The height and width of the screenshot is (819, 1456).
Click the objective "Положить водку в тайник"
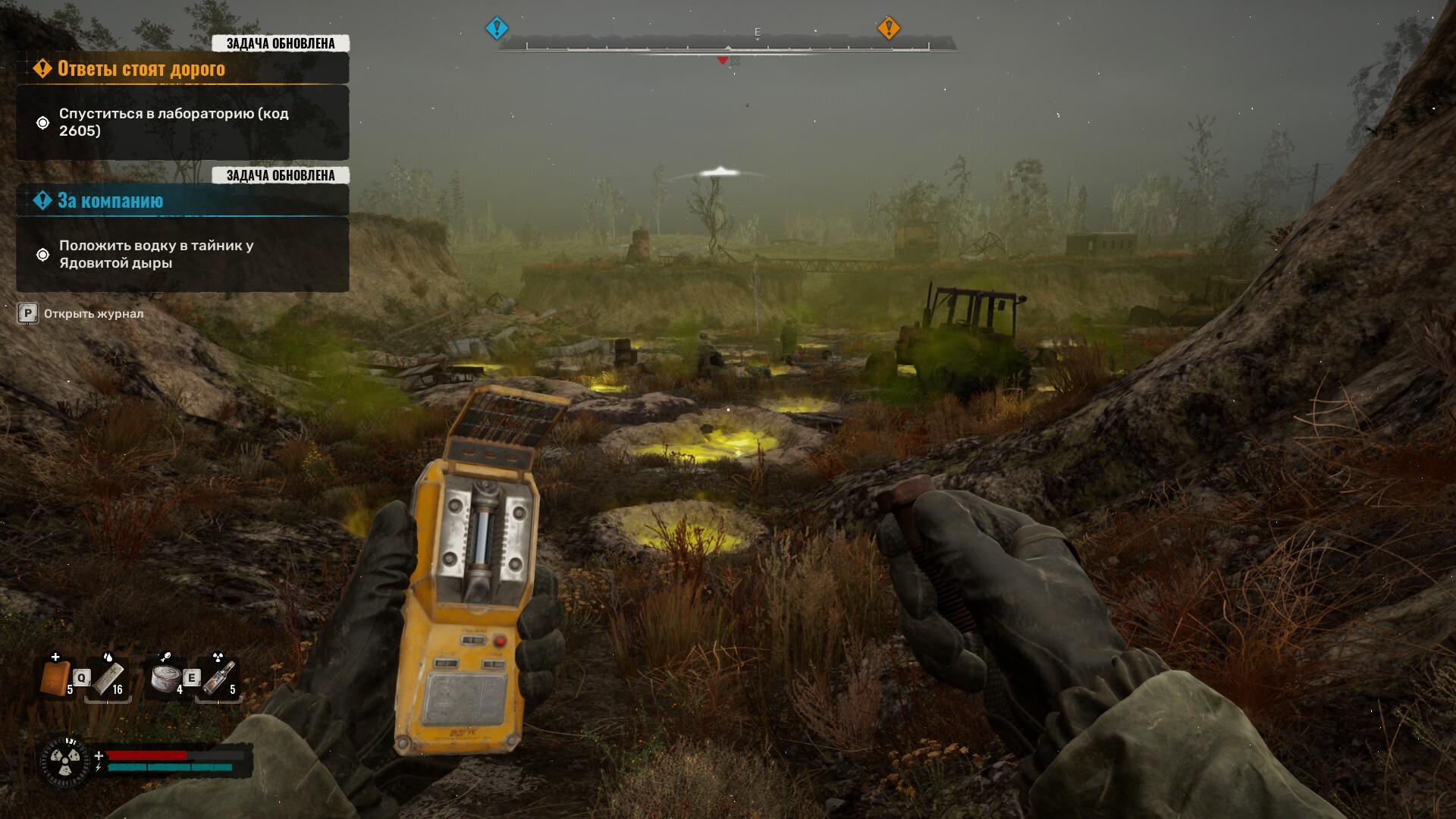click(156, 254)
